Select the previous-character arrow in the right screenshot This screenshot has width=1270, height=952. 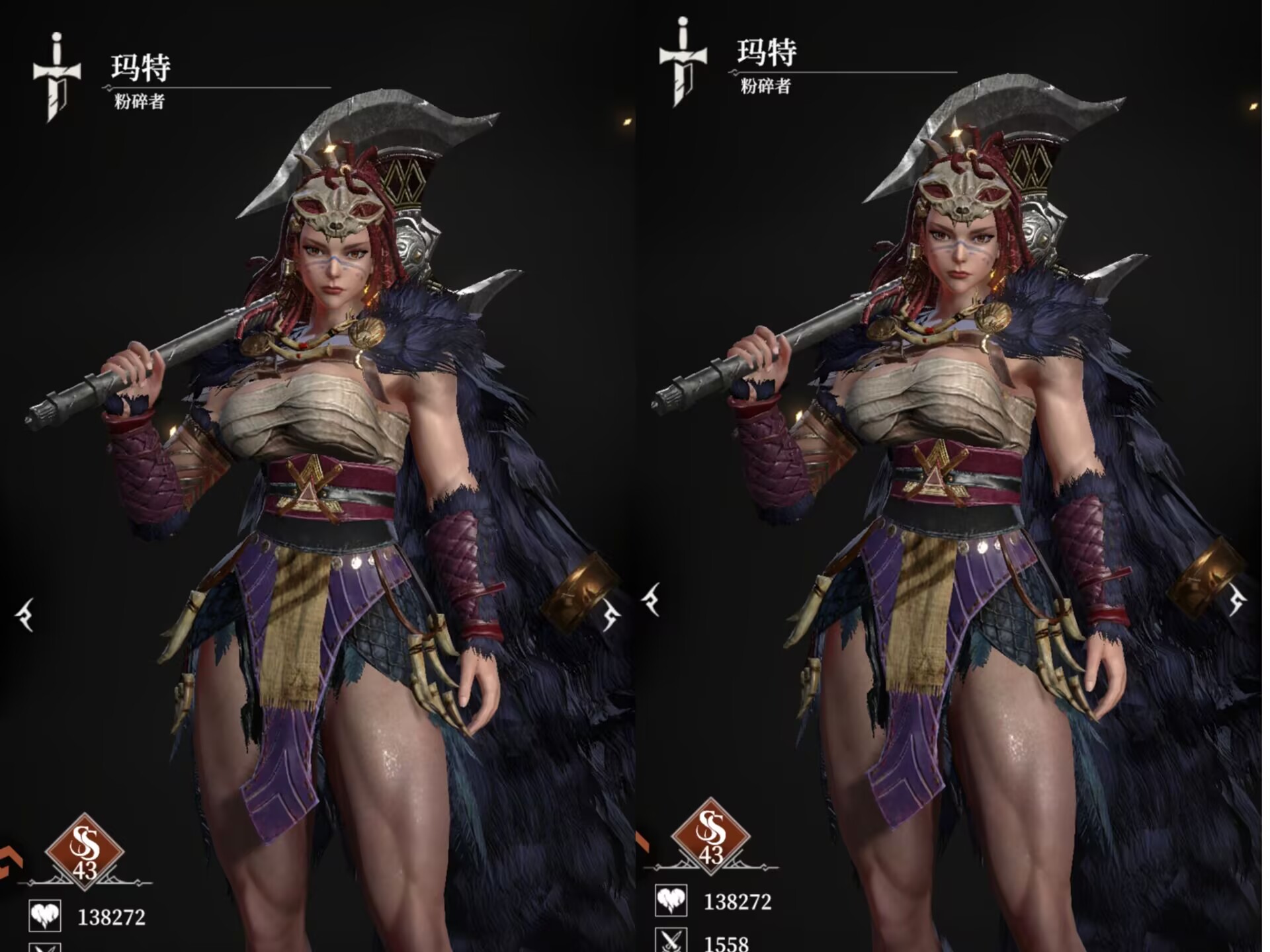point(652,600)
